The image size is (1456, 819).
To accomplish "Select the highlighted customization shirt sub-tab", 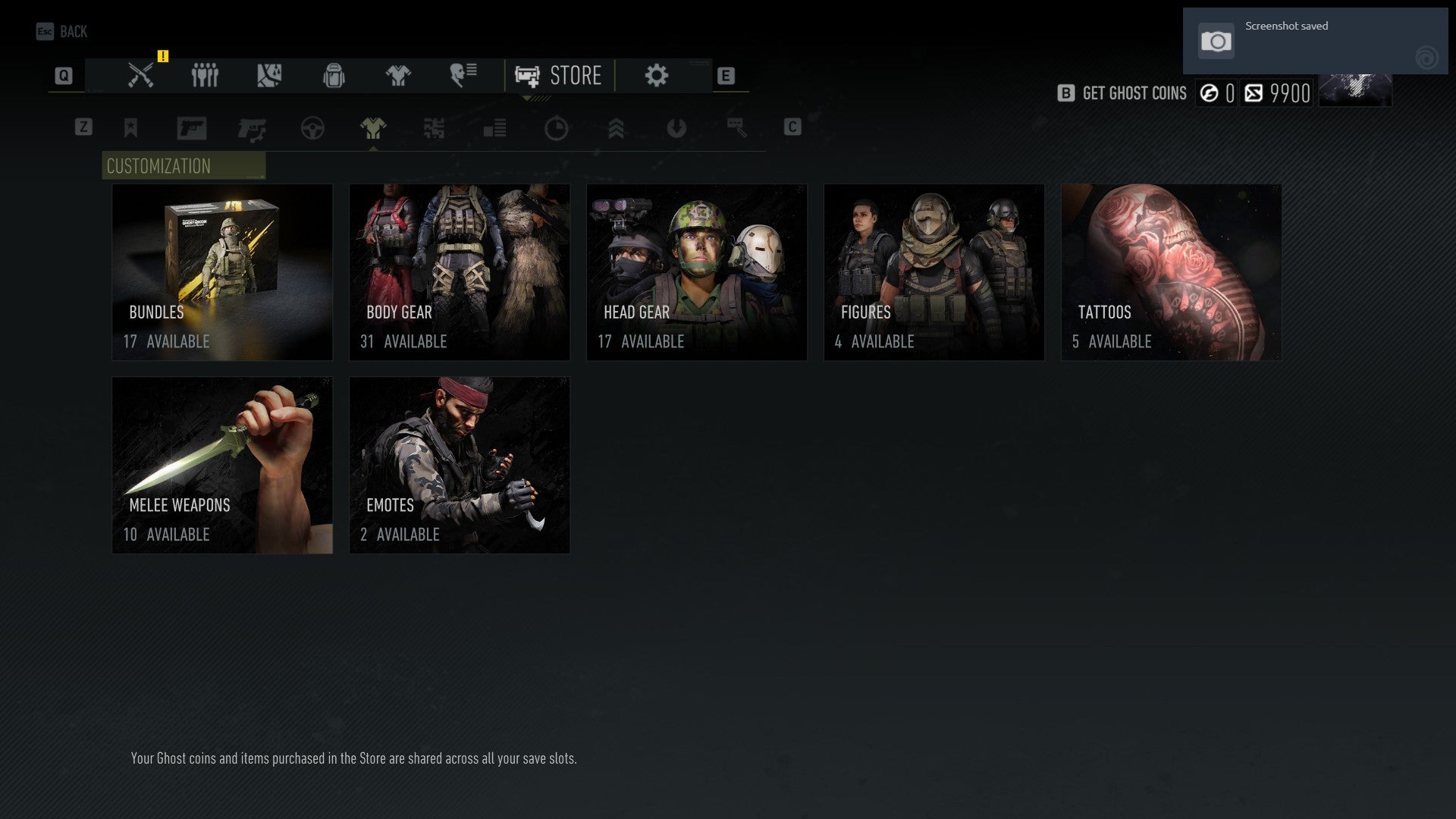I will coord(373,128).
